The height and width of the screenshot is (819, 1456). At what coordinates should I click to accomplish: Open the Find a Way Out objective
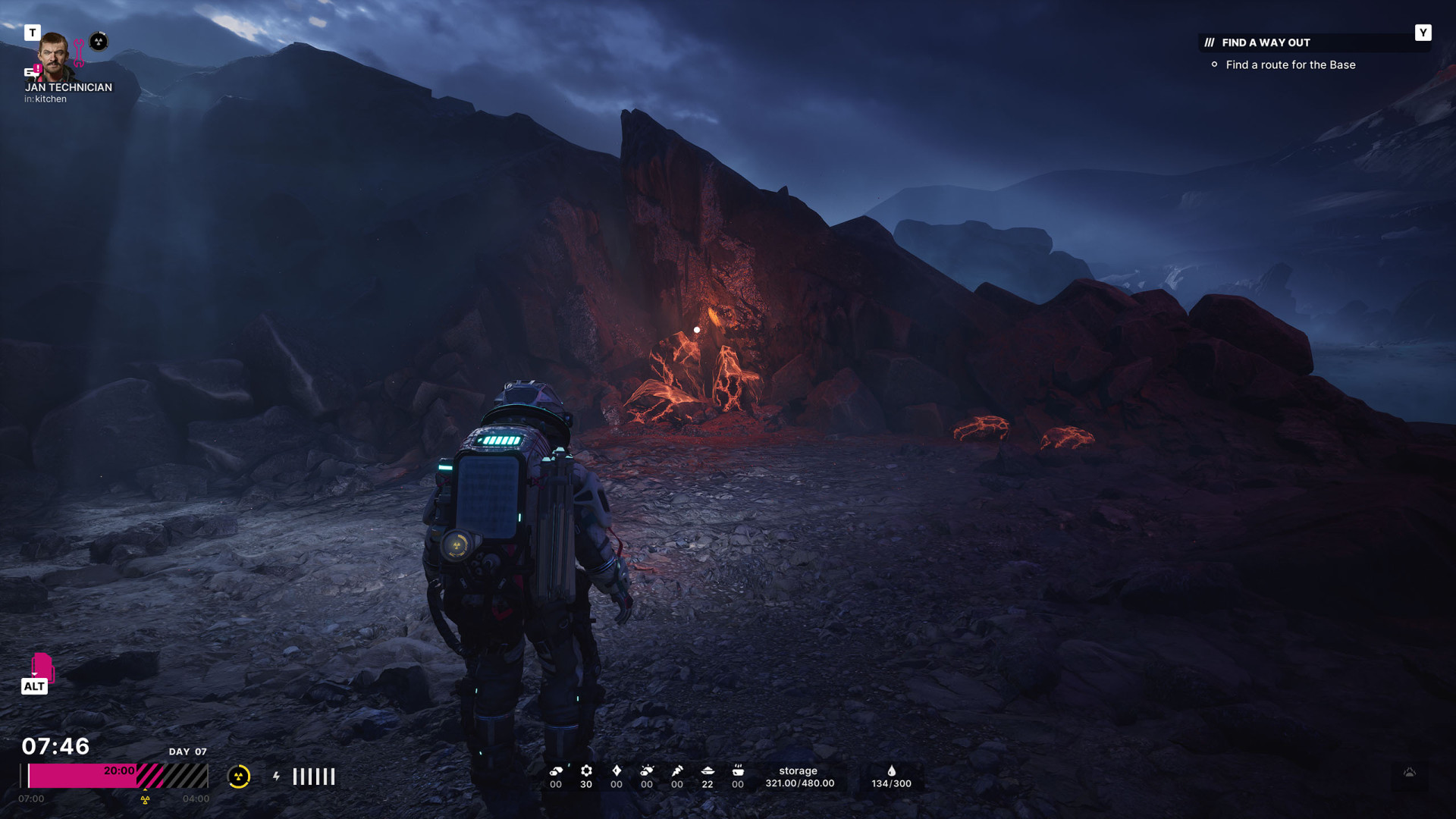[1266, 42]
